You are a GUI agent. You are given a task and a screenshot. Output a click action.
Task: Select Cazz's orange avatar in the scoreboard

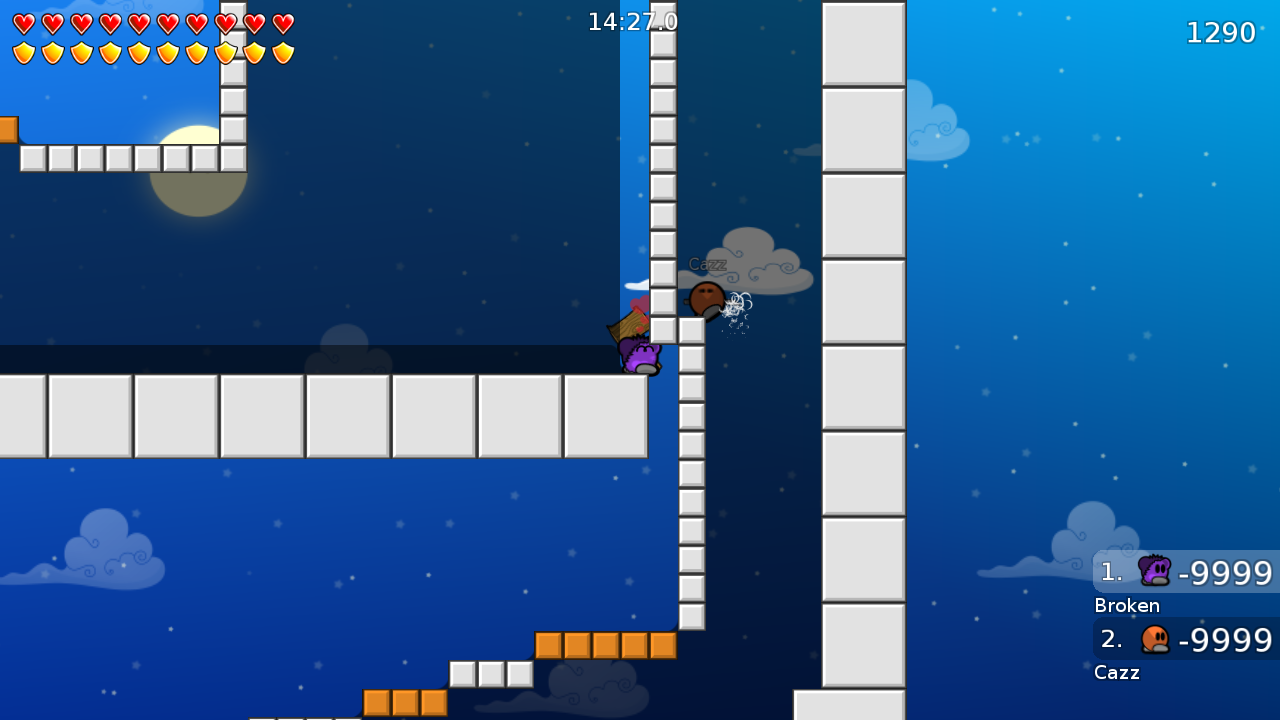(x=1155, y=639)
